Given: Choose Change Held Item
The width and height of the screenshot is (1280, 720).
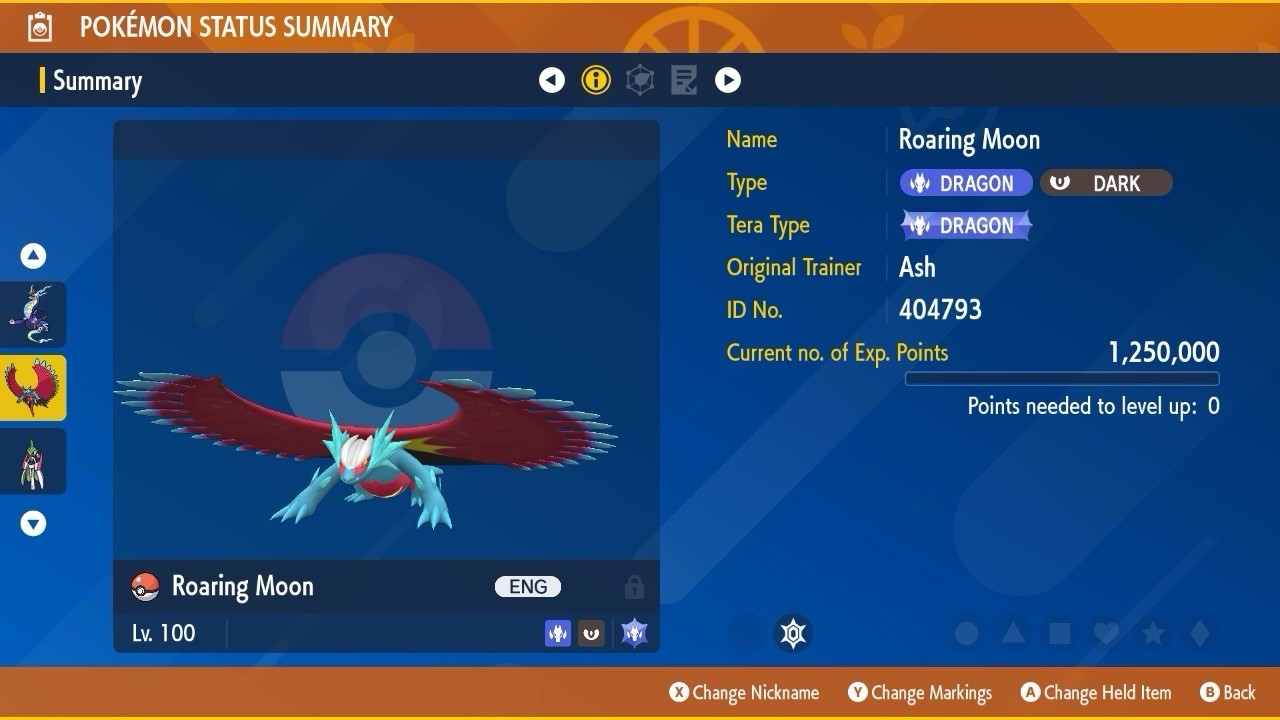Looking at the screenshot, I should (x=1095, y=693).
